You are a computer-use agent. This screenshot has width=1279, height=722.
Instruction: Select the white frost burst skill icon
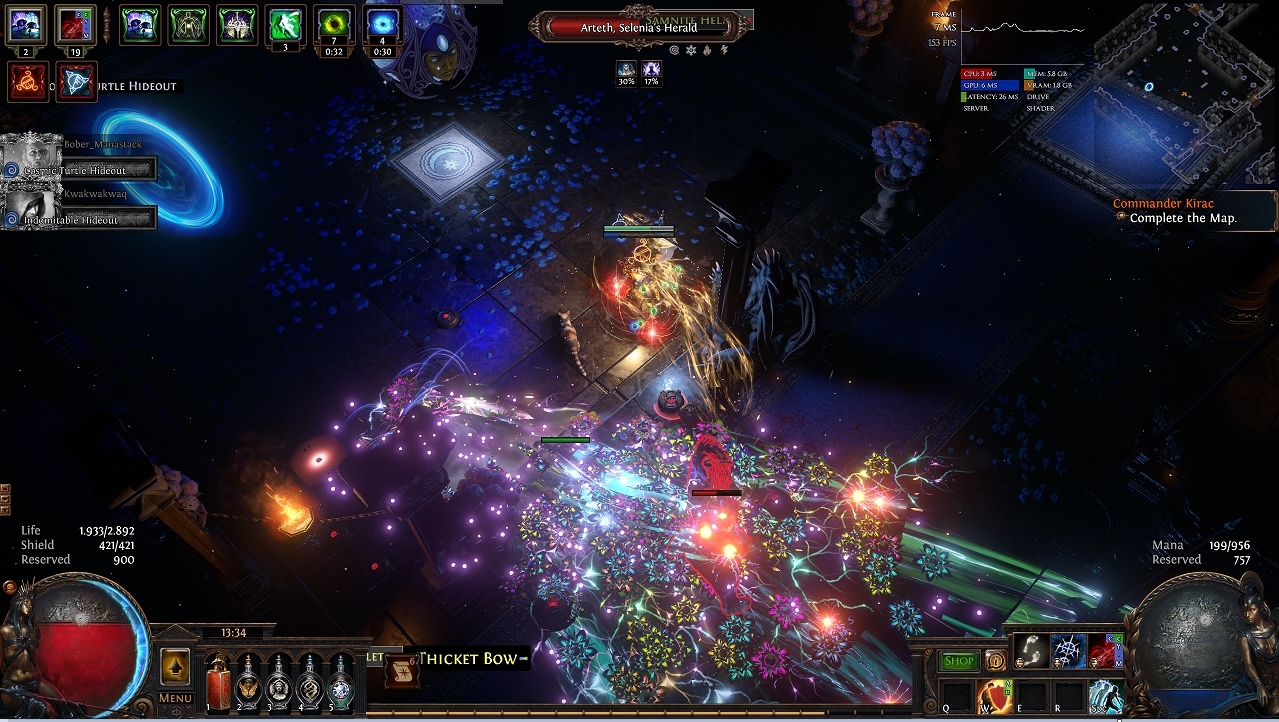[x=1068, y=651]
